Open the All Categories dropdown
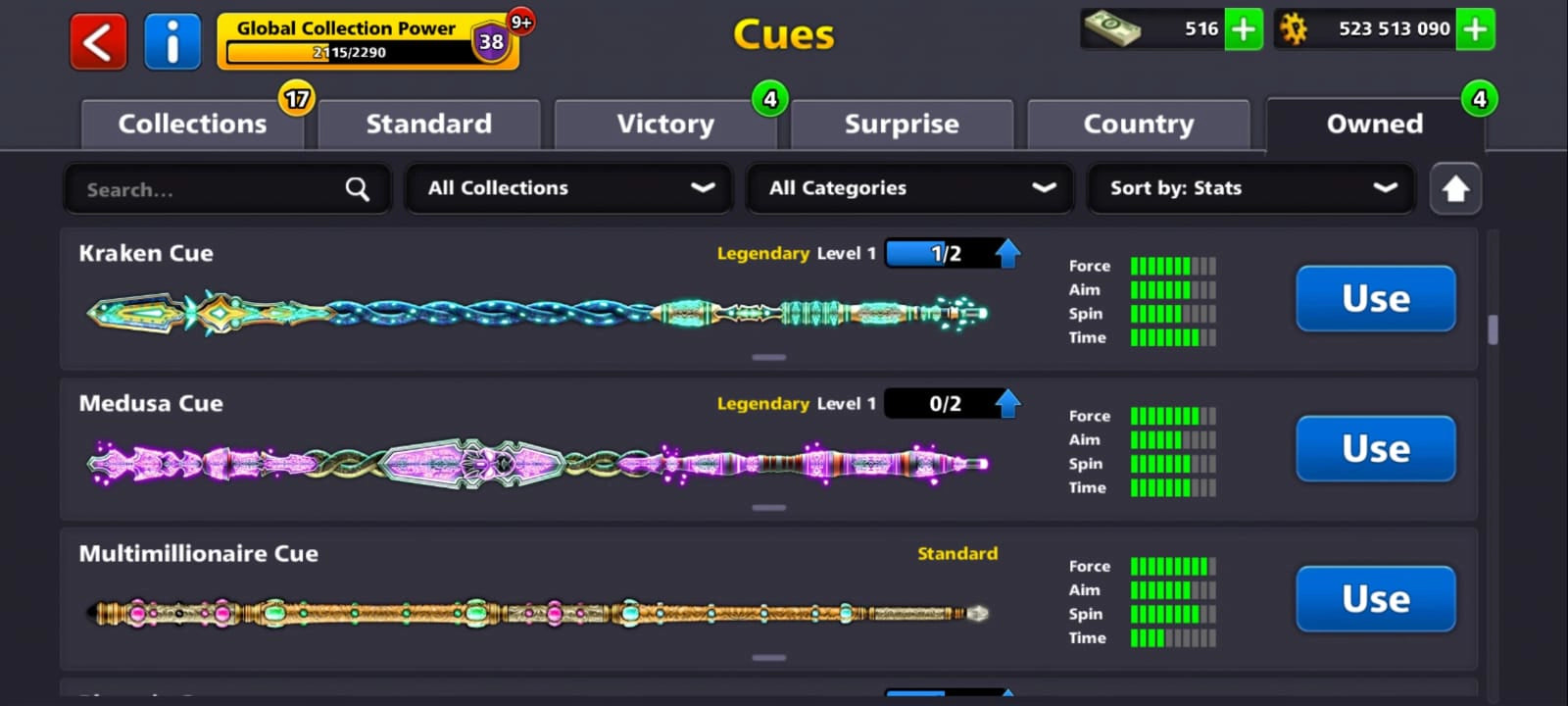This screenshot has width=1568, height=706. pos(909,187)
